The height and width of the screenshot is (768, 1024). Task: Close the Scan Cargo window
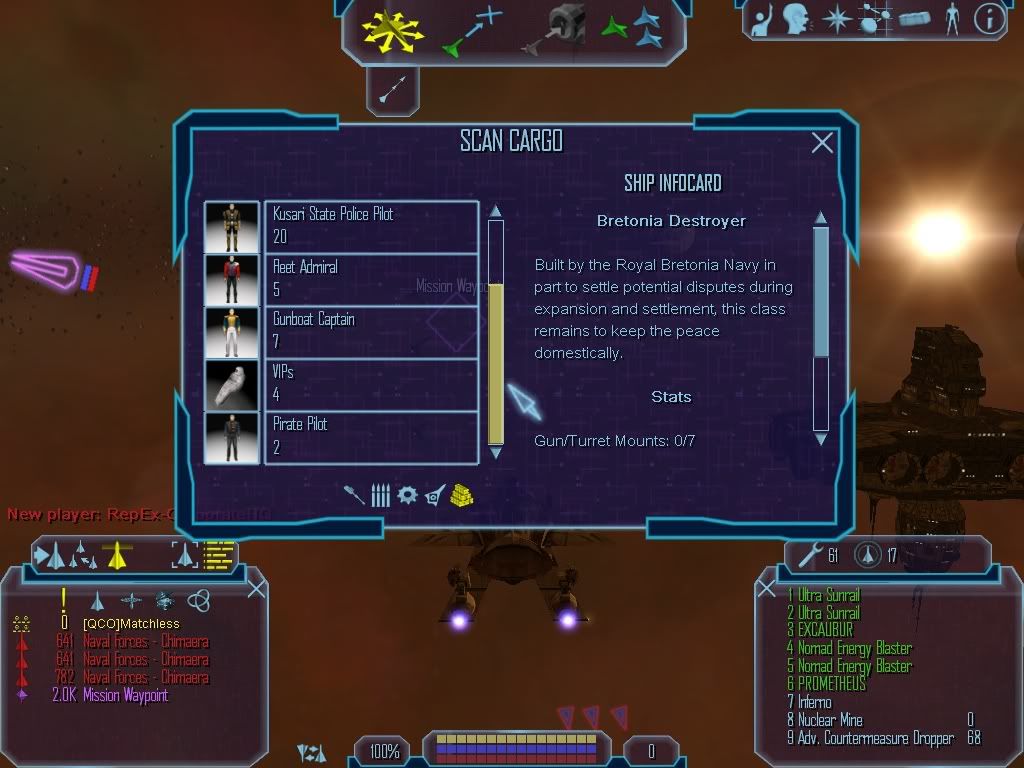822,143
